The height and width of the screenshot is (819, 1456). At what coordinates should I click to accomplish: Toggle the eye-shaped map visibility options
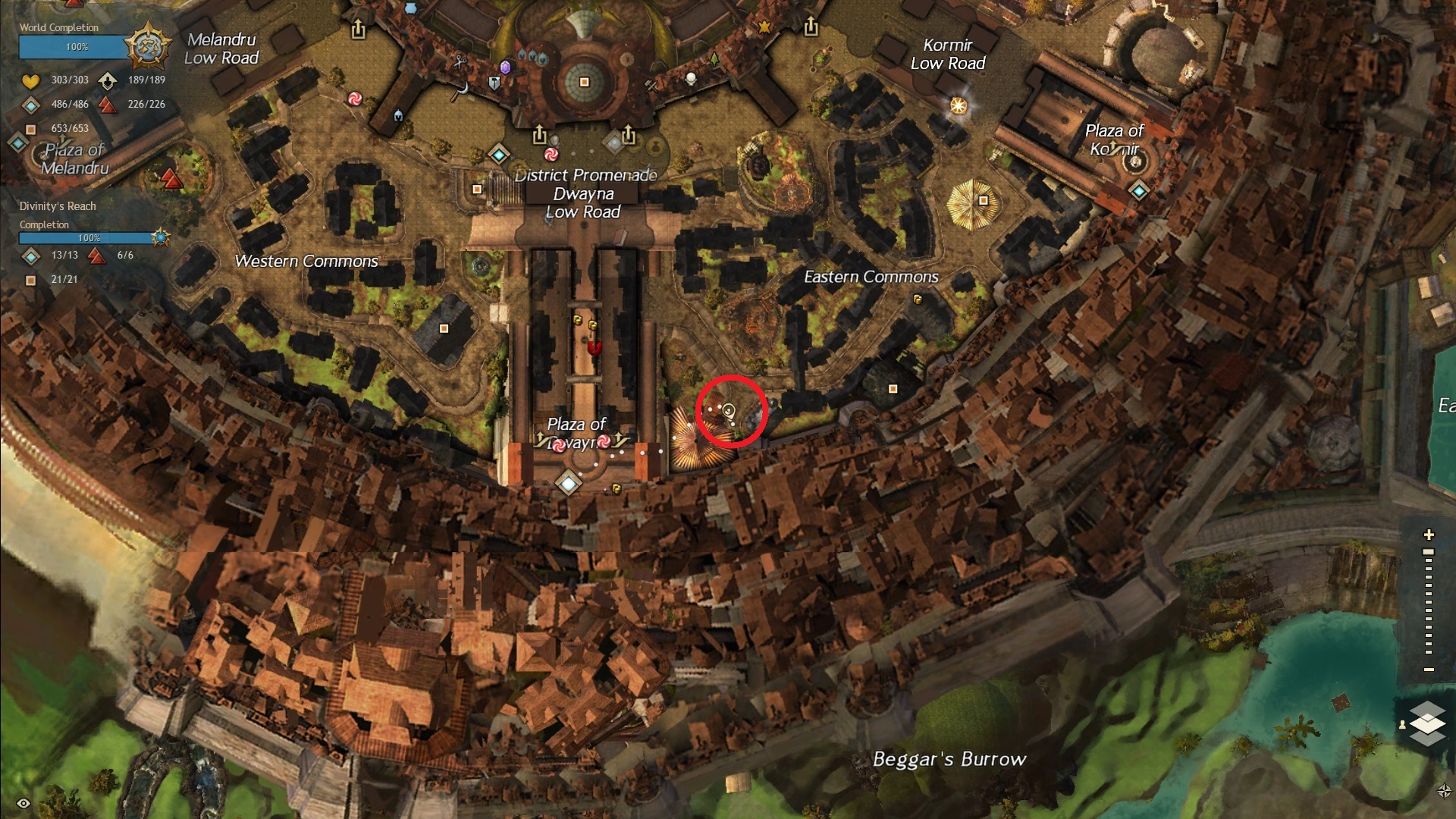pos(24,803)
